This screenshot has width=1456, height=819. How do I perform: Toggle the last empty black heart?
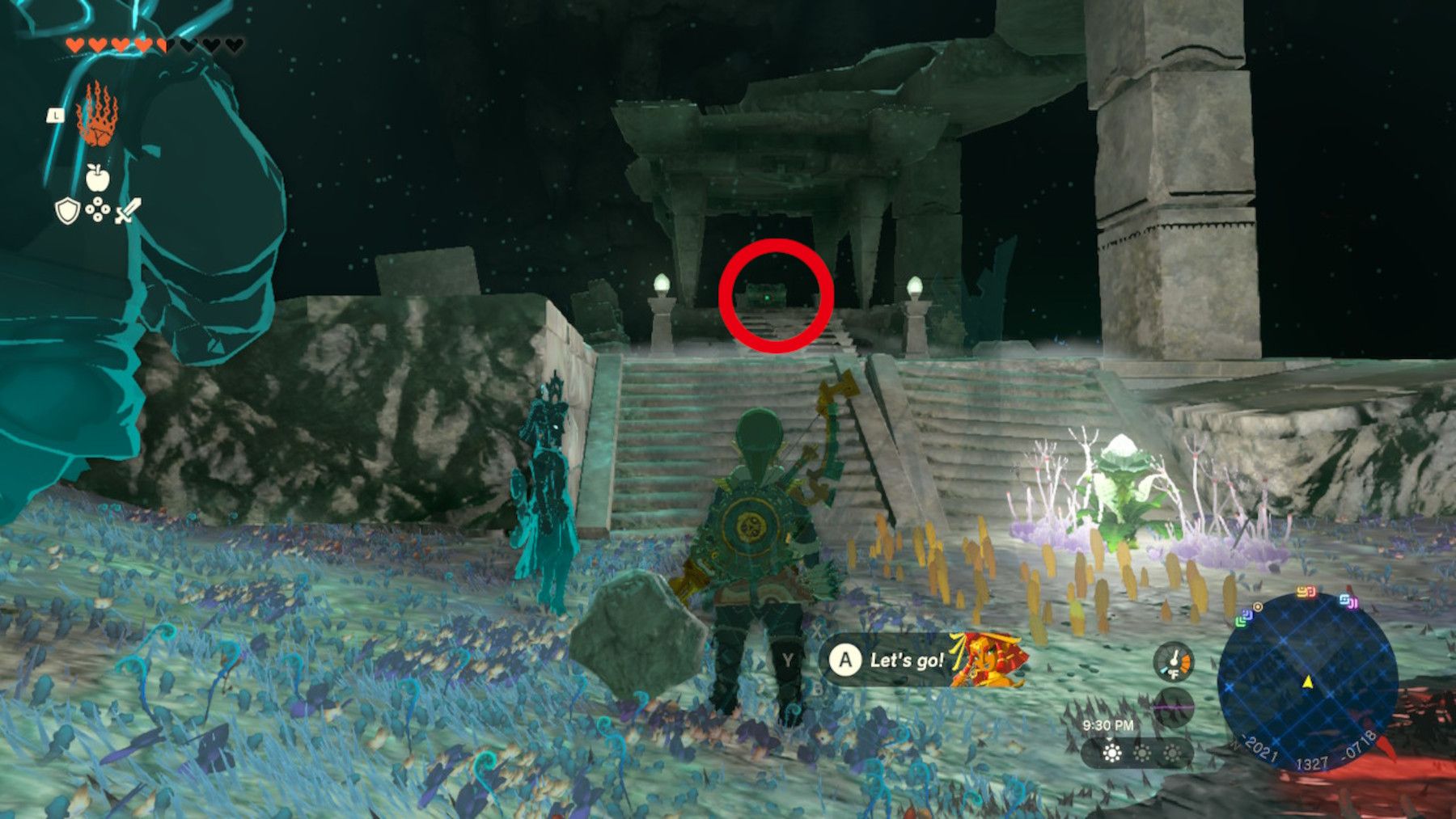click(x=233, y=44)
